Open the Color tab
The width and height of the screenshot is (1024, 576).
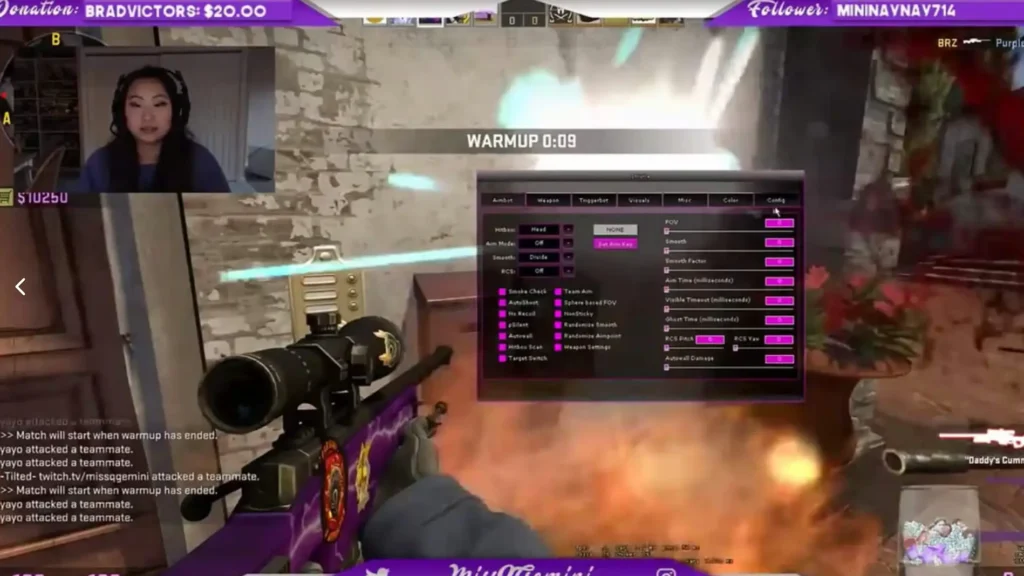pyautogui.click(x=730, y=200)
